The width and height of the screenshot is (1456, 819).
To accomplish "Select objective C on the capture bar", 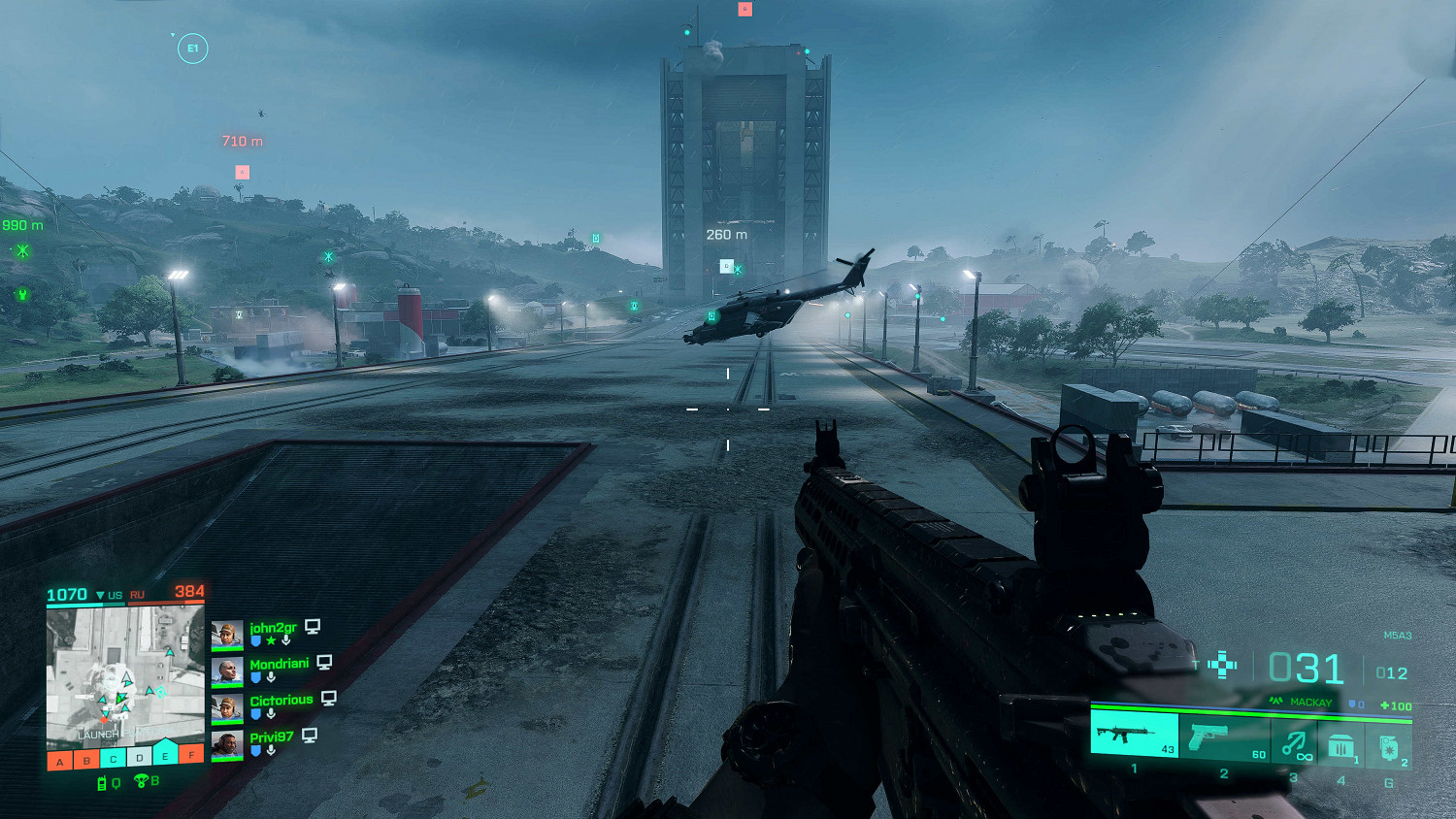I will [x=113, y=760].
